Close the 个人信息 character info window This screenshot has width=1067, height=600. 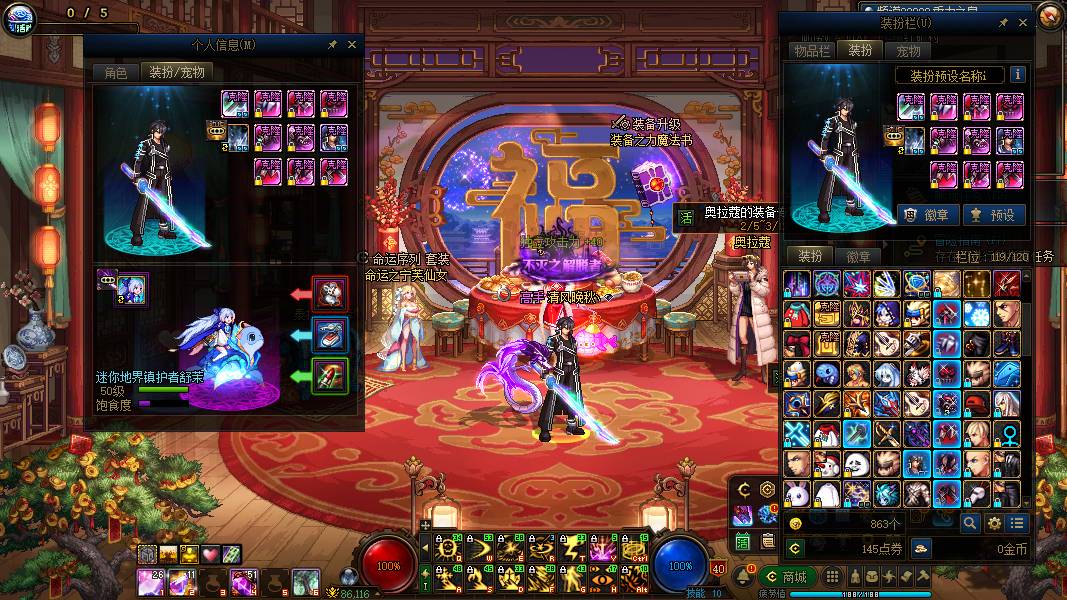[351, 45]
